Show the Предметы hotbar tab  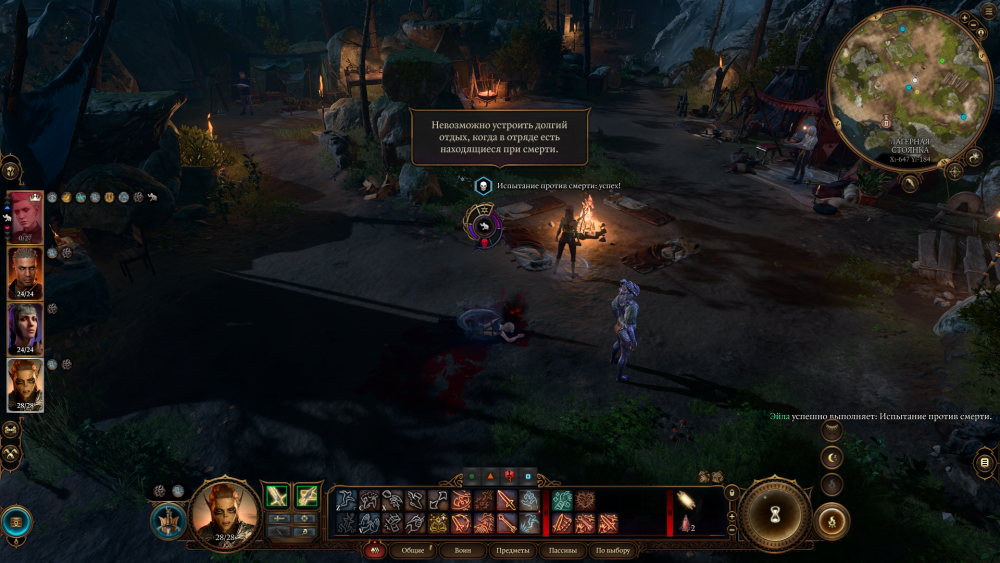pos(512,550)
